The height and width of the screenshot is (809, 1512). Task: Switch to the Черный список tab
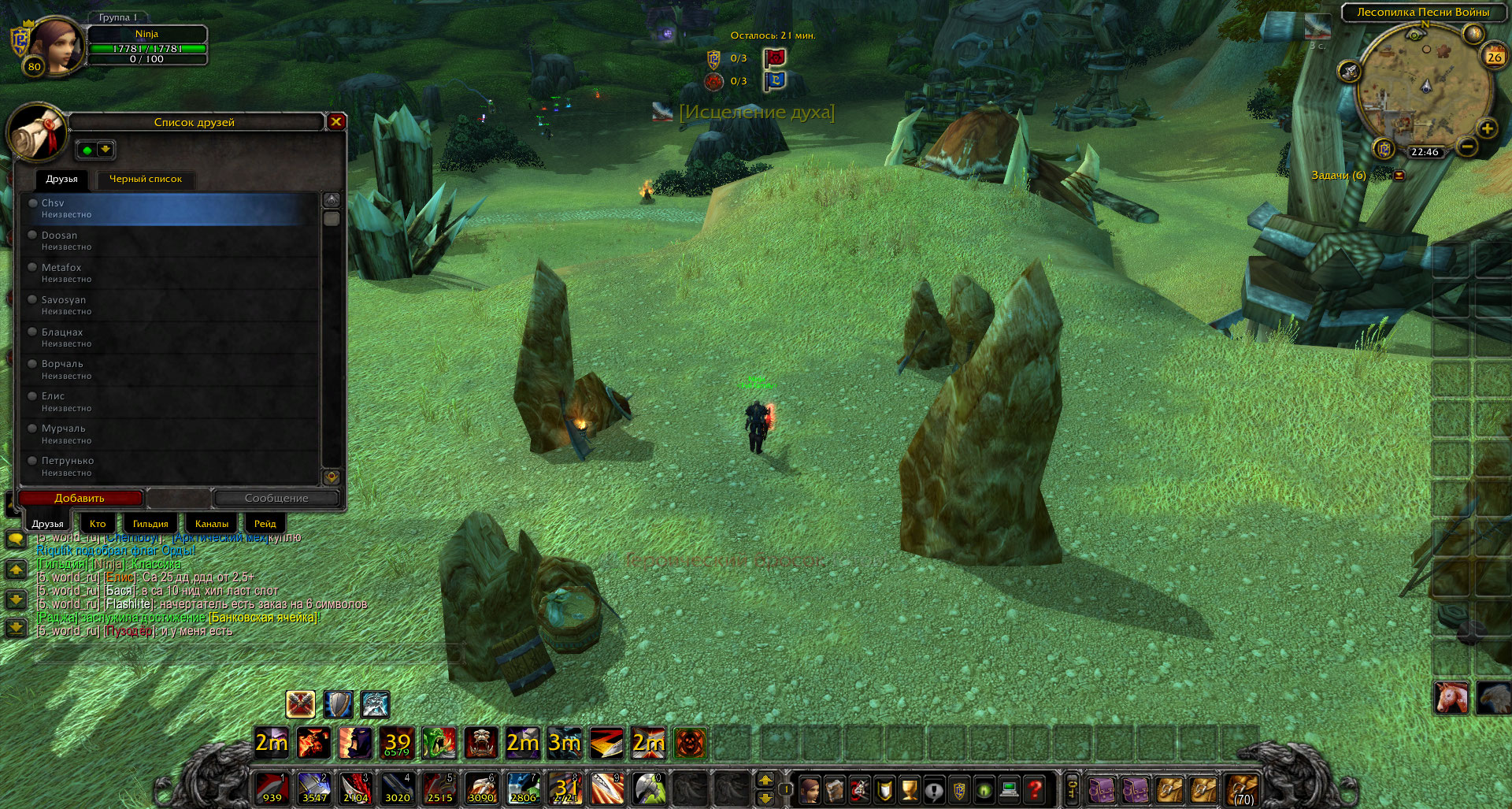point(145,180)
